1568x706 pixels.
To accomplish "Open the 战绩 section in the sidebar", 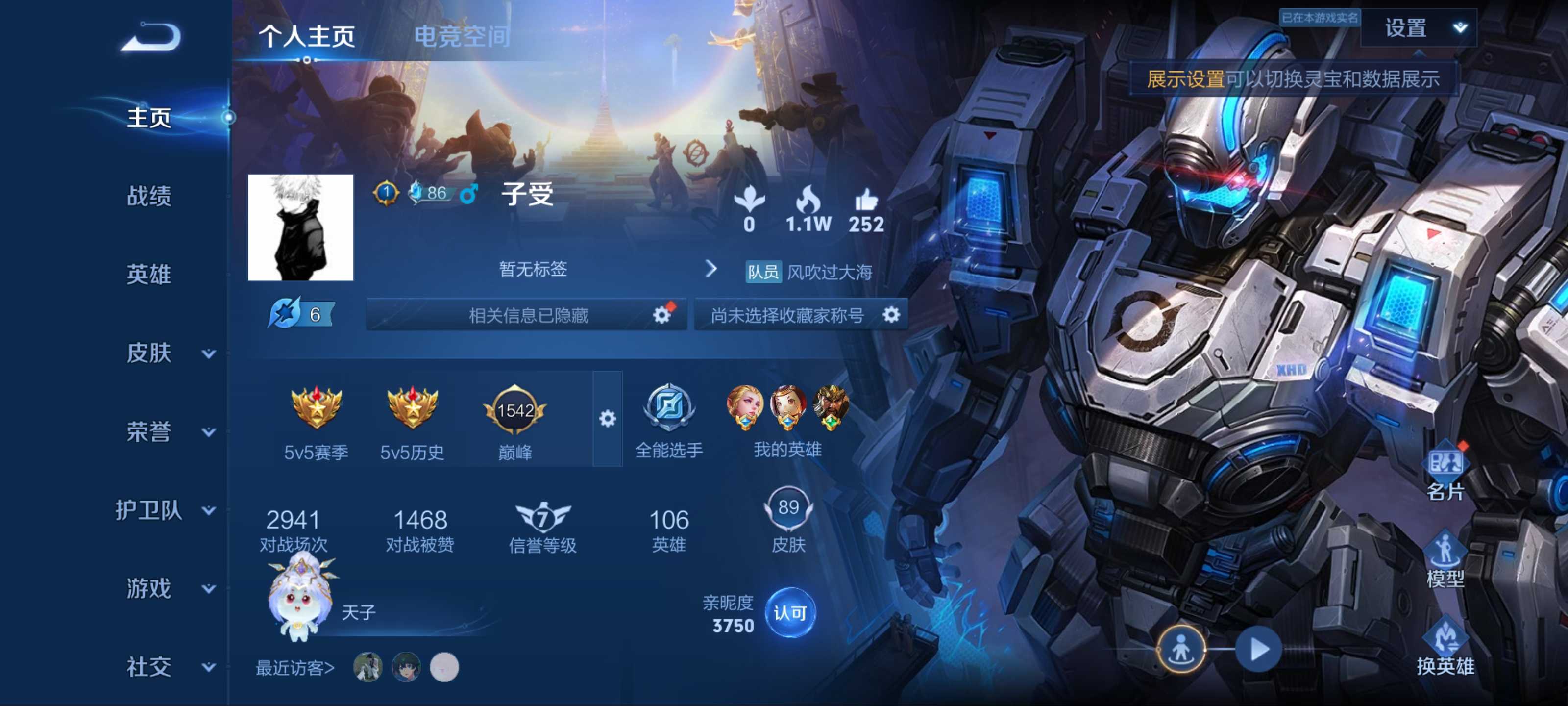I will tap(148, 196).
